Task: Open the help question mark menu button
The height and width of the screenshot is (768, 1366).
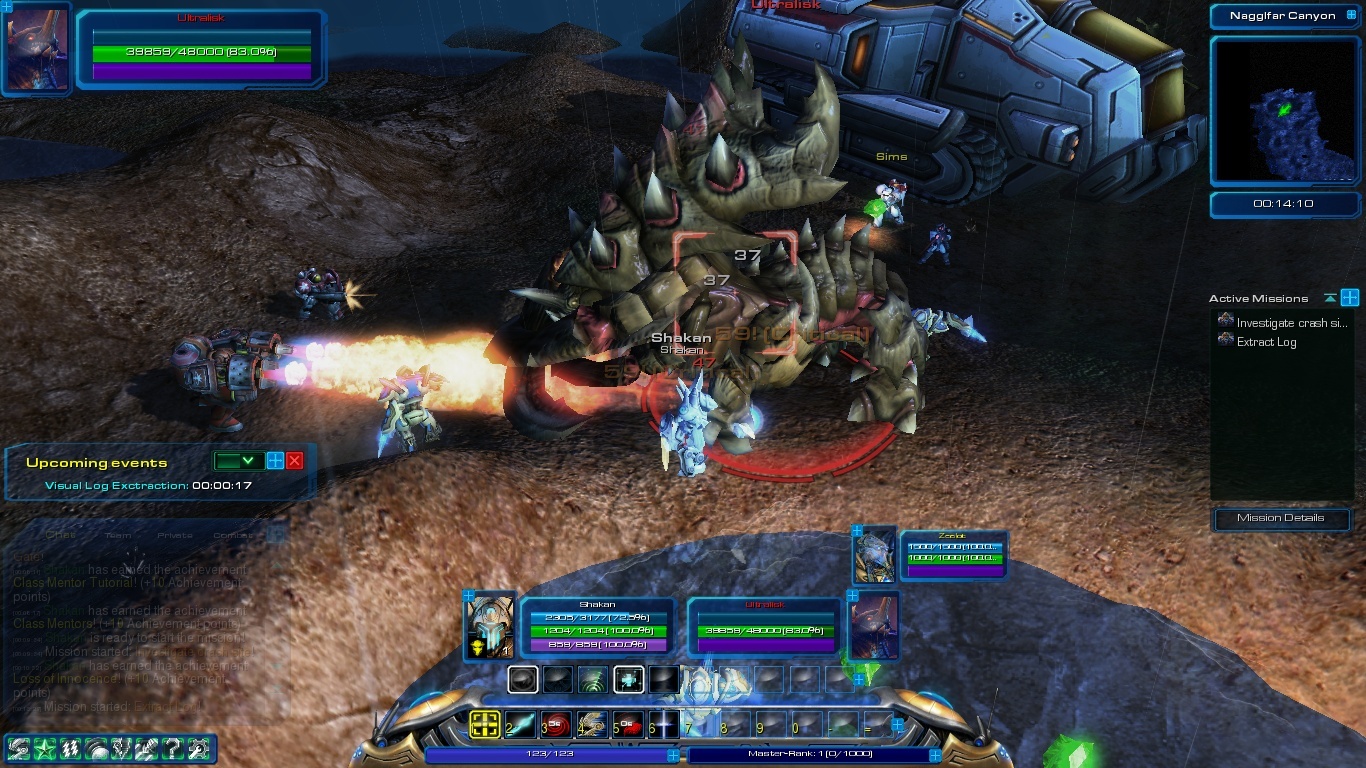Action: click(x=171, y=747)
